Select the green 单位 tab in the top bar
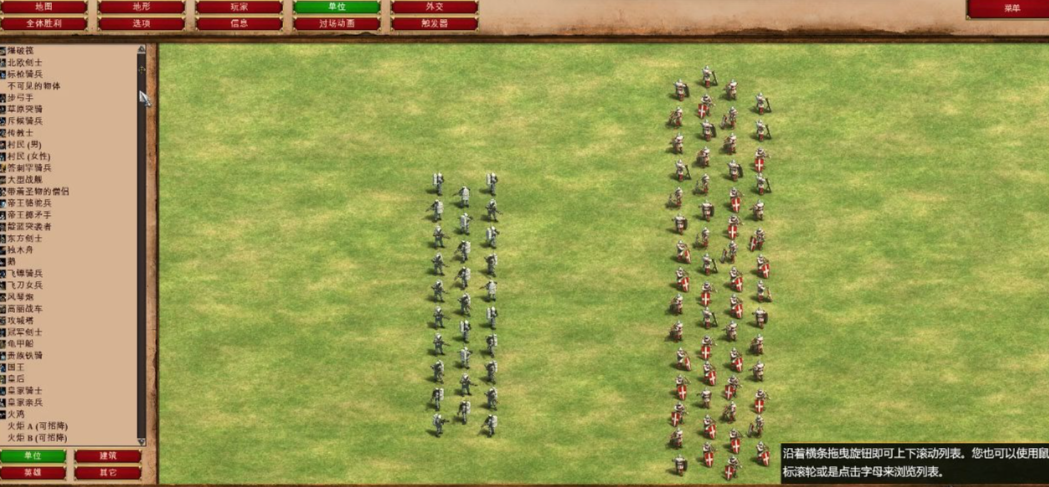Viewport: 1049px width, 487px height. 336,7
